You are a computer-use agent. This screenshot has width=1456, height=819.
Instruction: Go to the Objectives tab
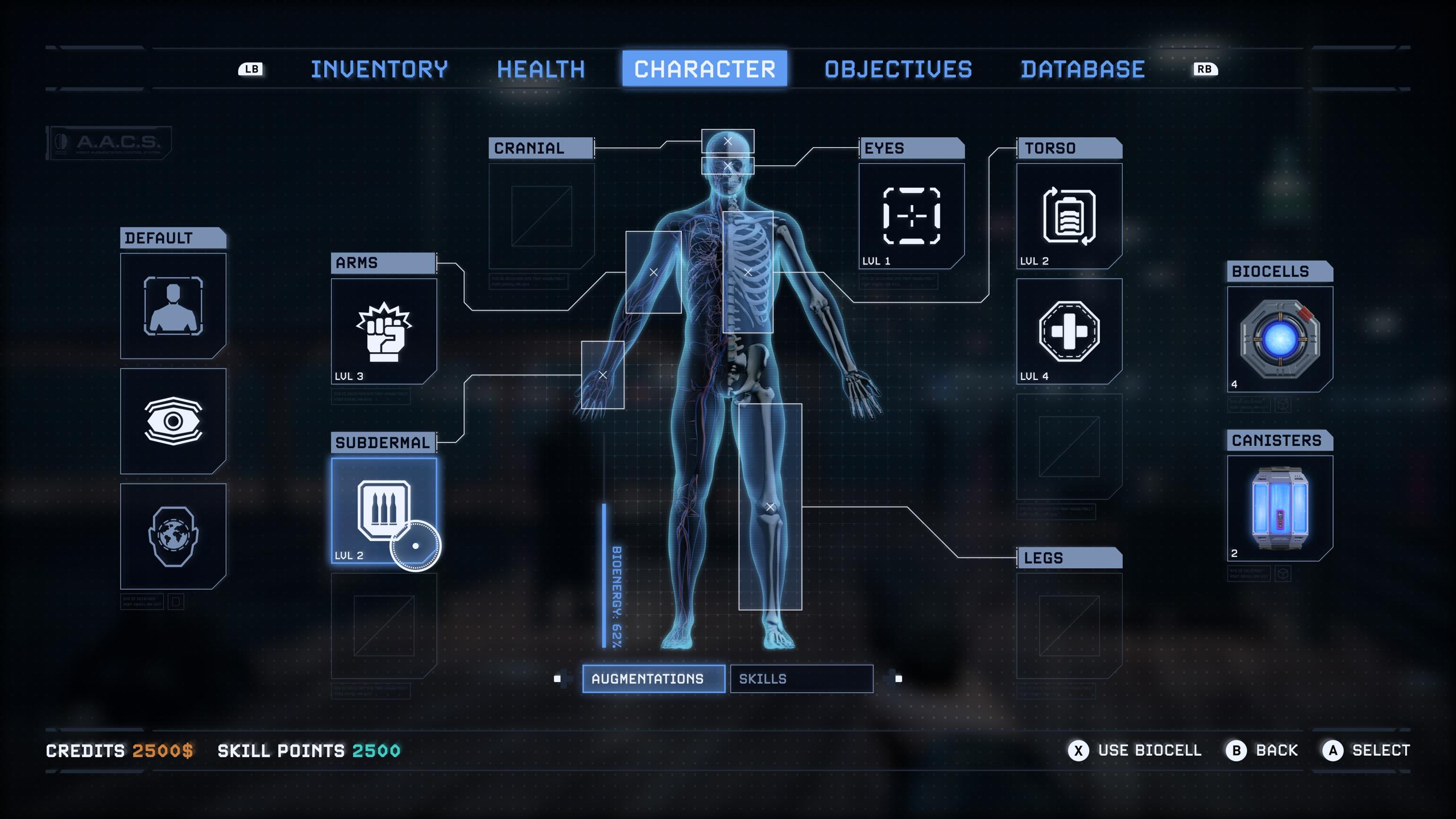898,69
